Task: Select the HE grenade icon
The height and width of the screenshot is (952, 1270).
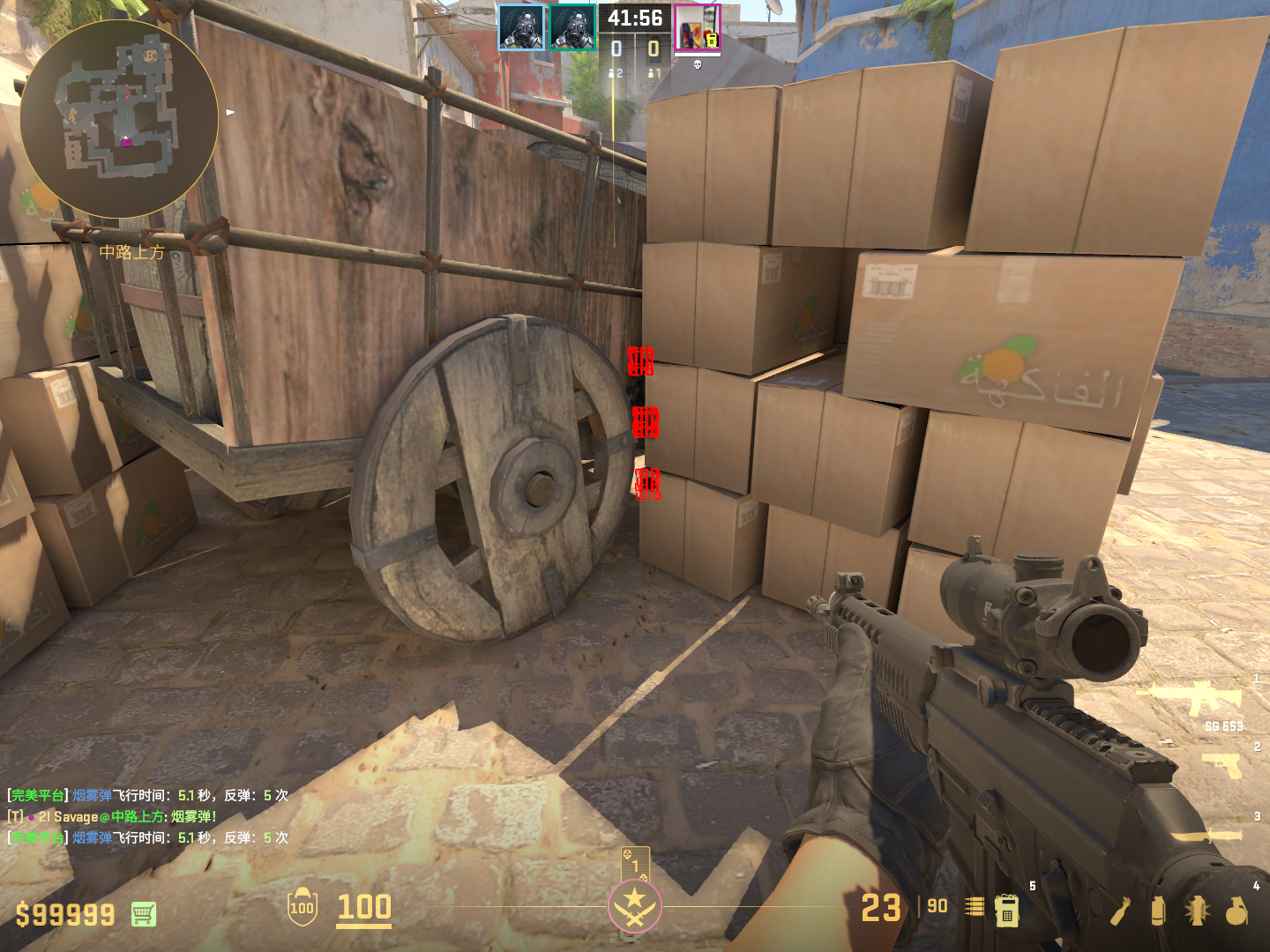Action: [1236, 911]
